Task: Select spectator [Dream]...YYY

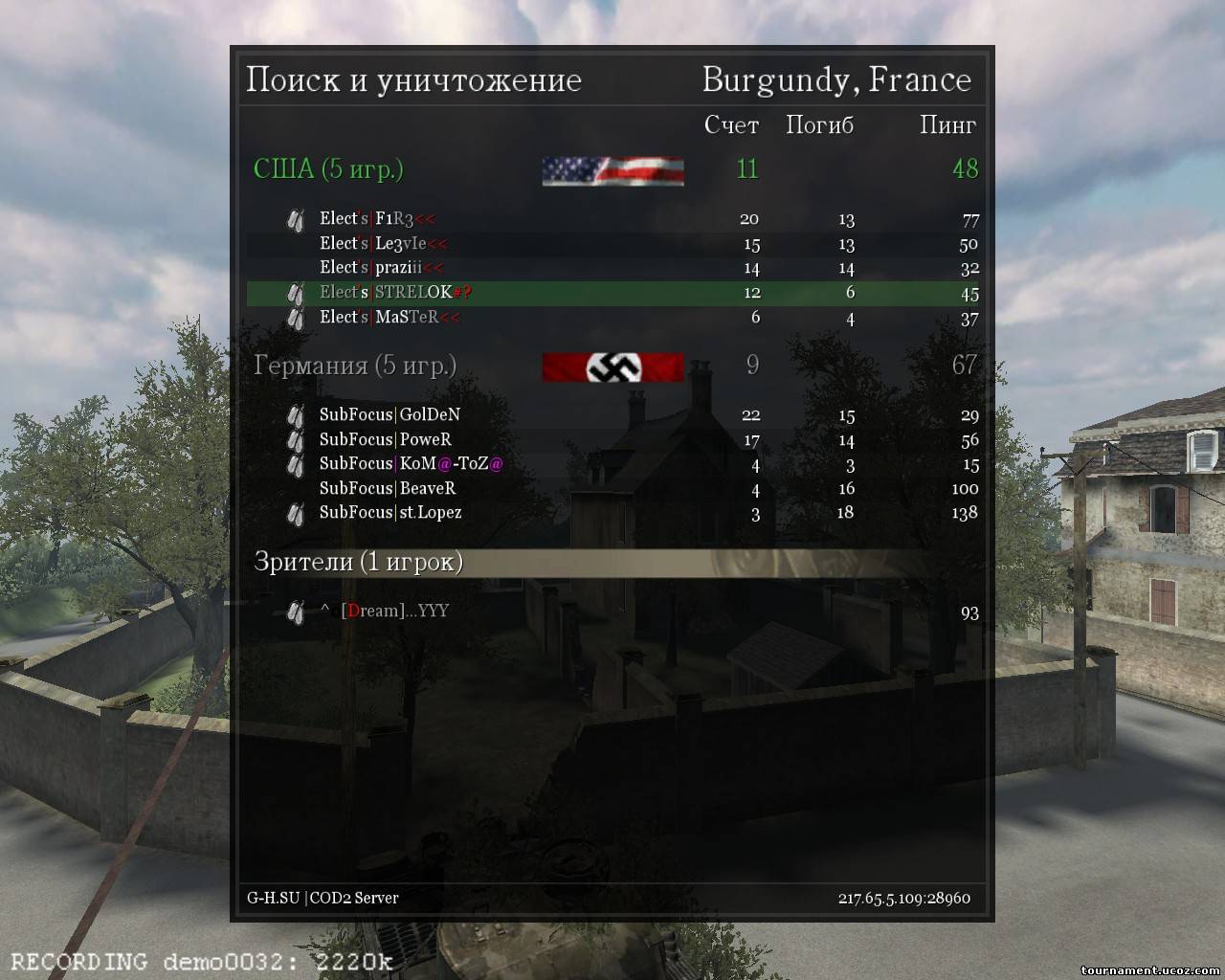Action: coord(394,612)
